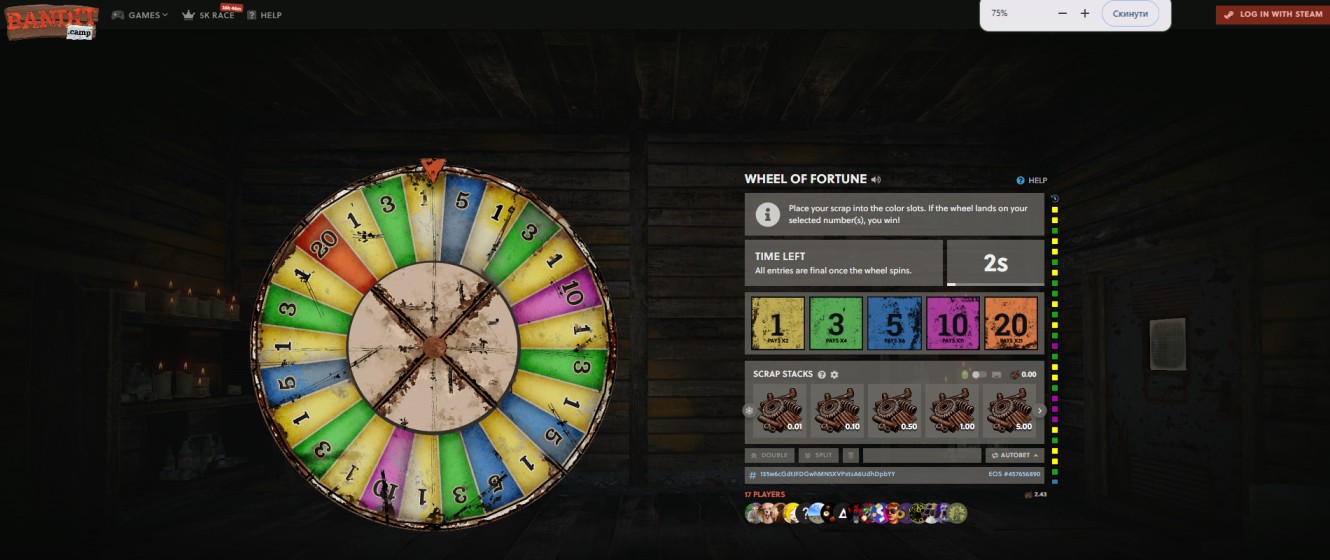Screen dimensions: 1330x560
Task: Bet on the purple 10 slot
Action: 952,323
